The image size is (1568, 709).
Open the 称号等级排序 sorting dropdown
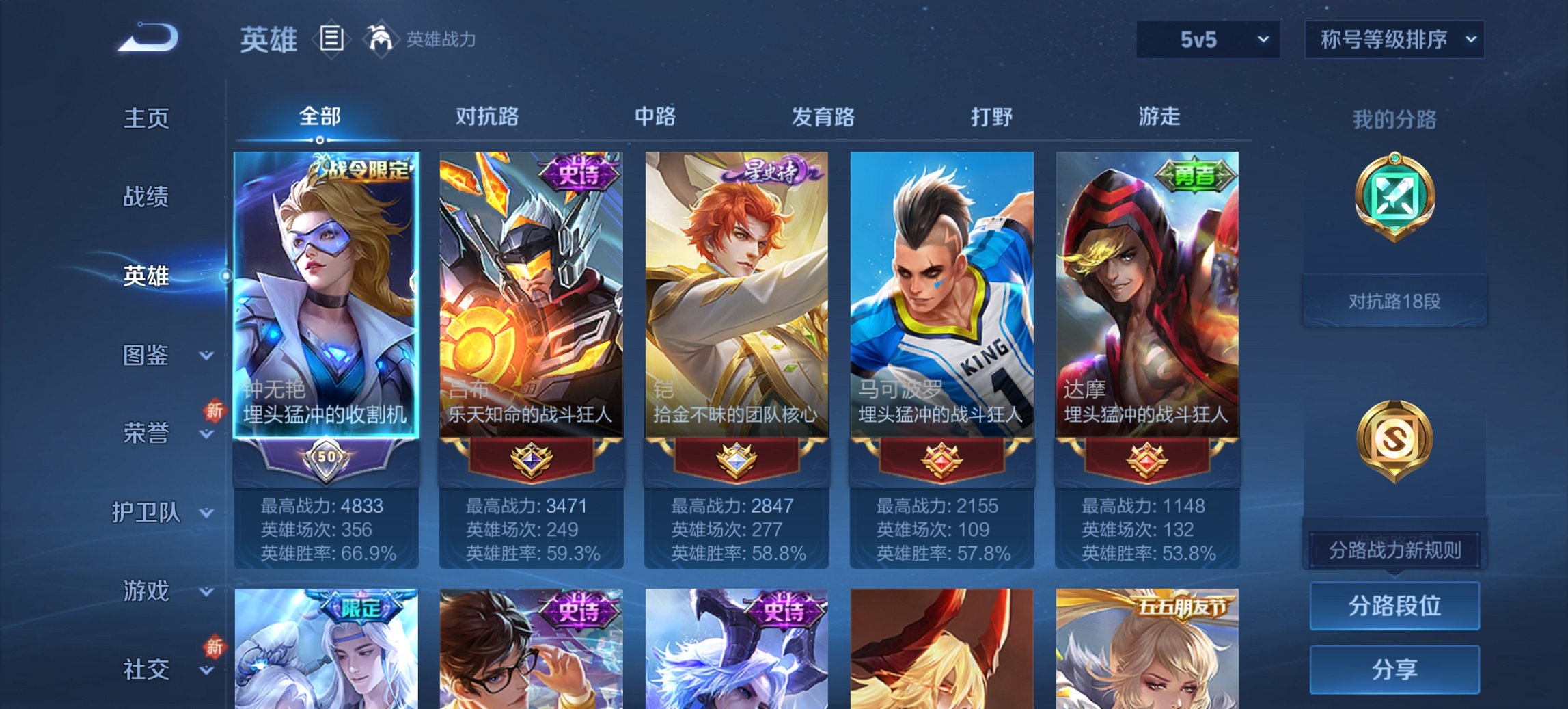click(1392, 40)
